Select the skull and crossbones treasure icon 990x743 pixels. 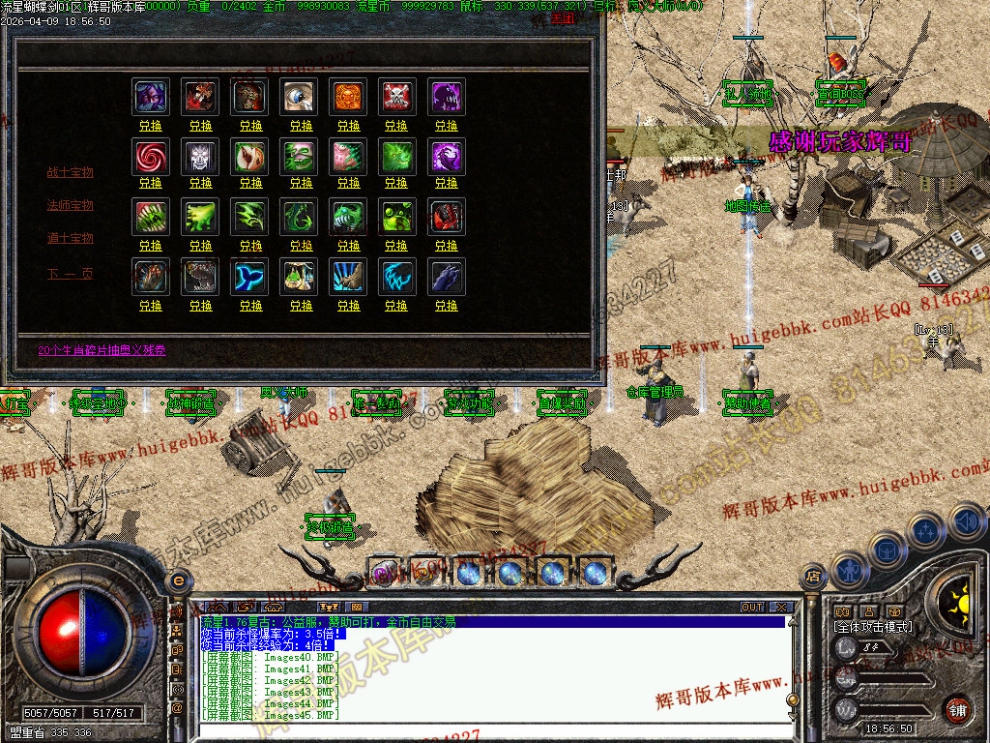[x=396, y=96]
